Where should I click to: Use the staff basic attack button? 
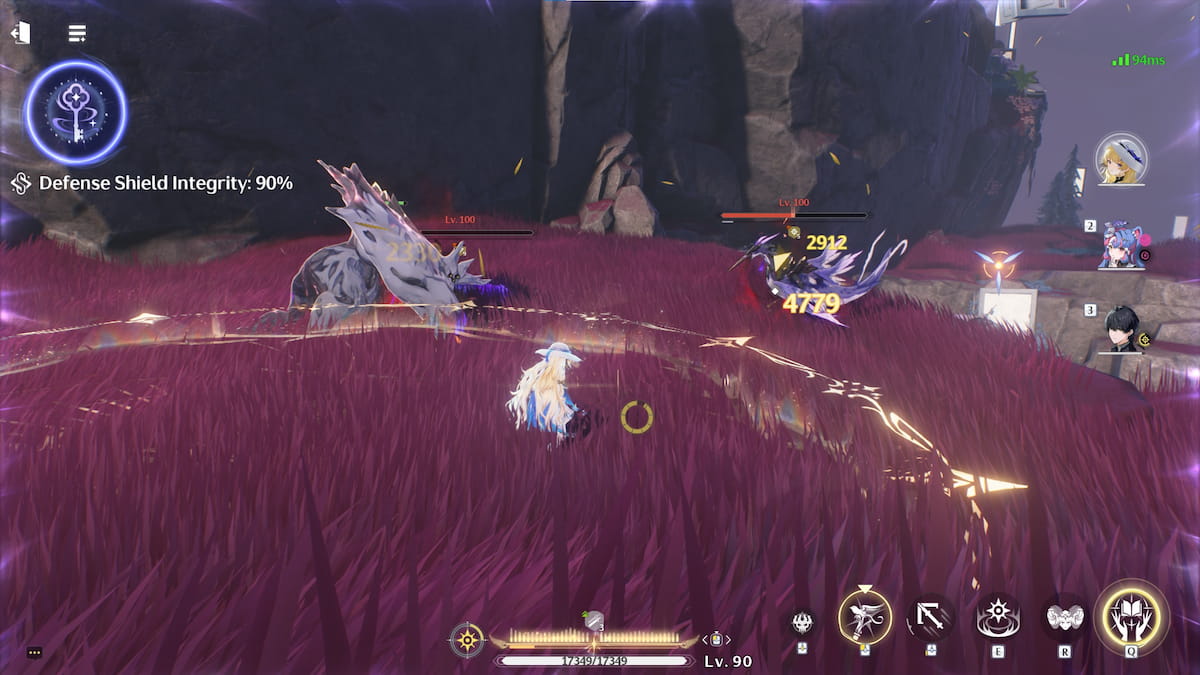coord(864,617)
